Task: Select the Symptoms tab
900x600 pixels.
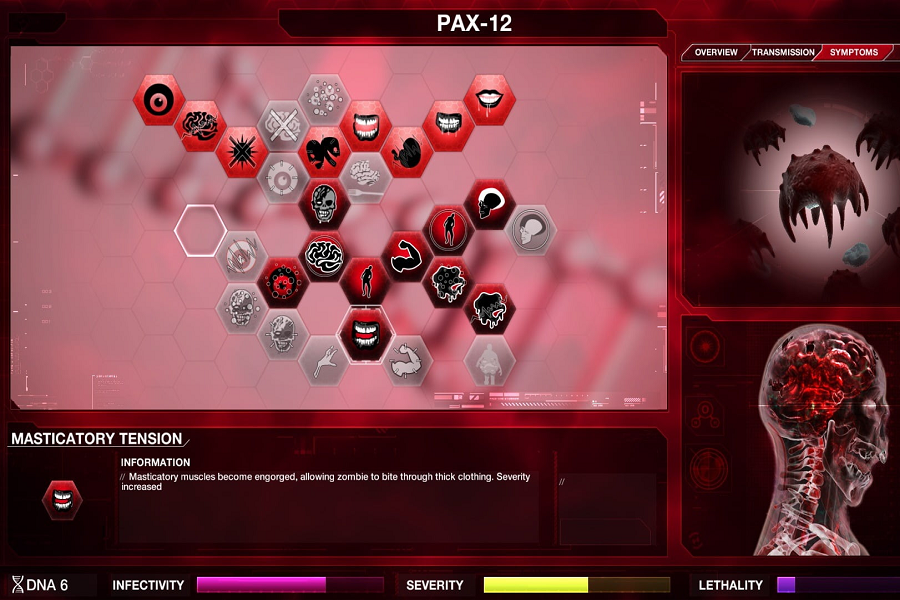Action: [854, 52]
